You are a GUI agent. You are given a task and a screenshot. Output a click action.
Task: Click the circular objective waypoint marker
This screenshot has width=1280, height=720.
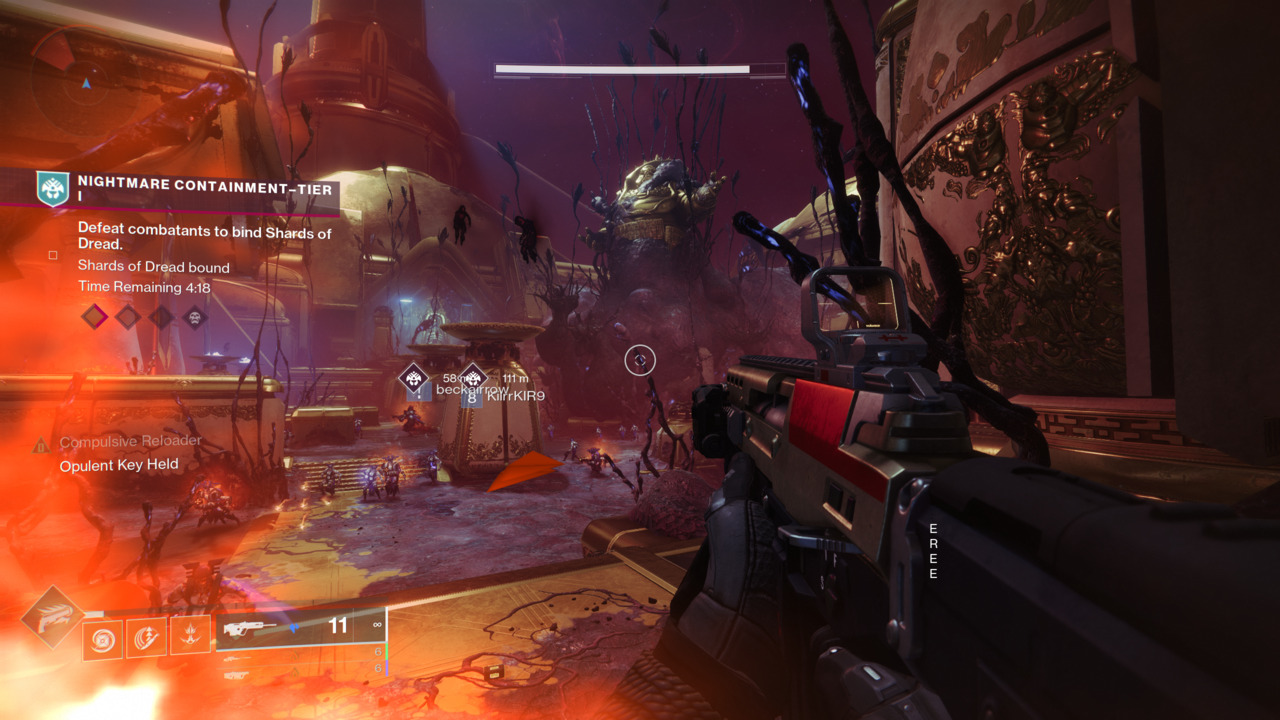coord(640,360)
